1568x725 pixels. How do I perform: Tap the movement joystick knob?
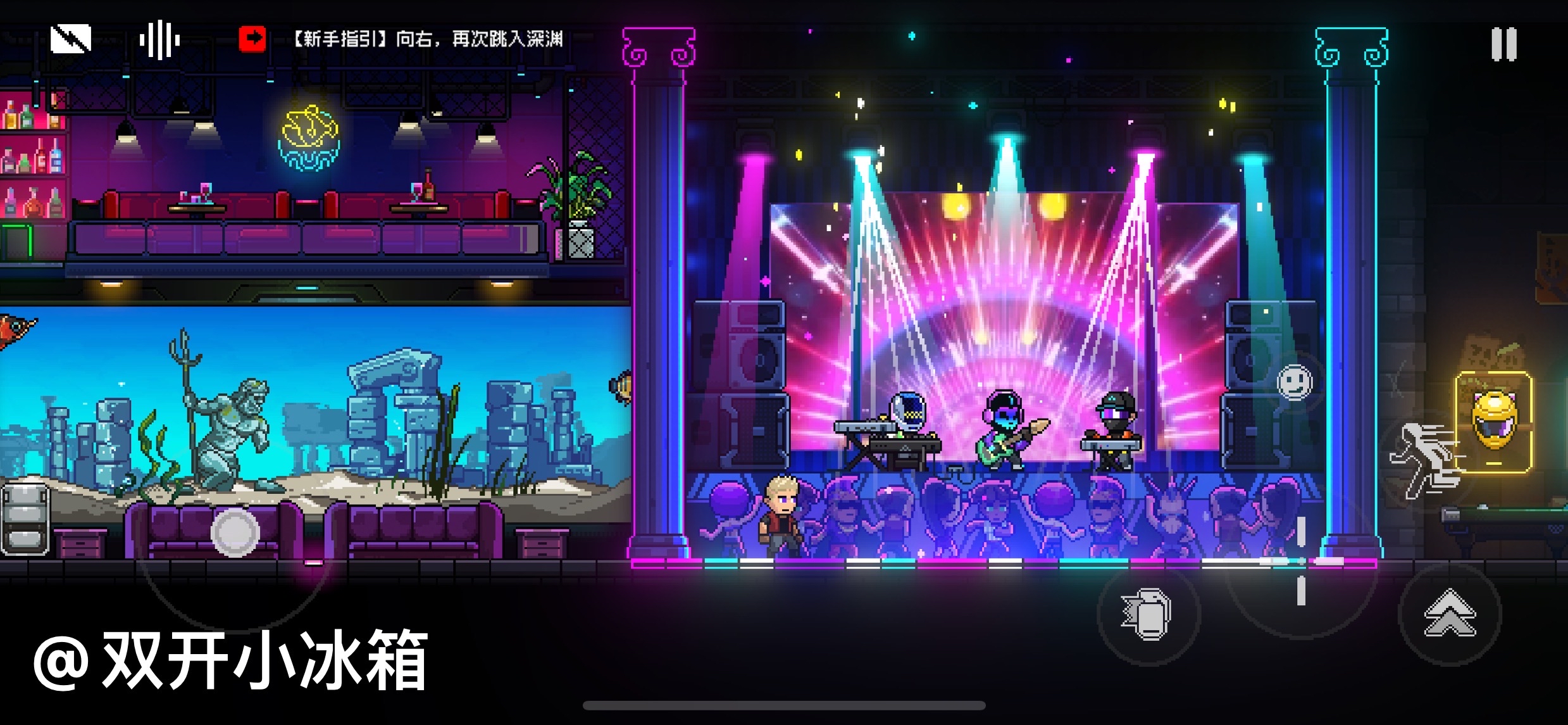point(235,533)
